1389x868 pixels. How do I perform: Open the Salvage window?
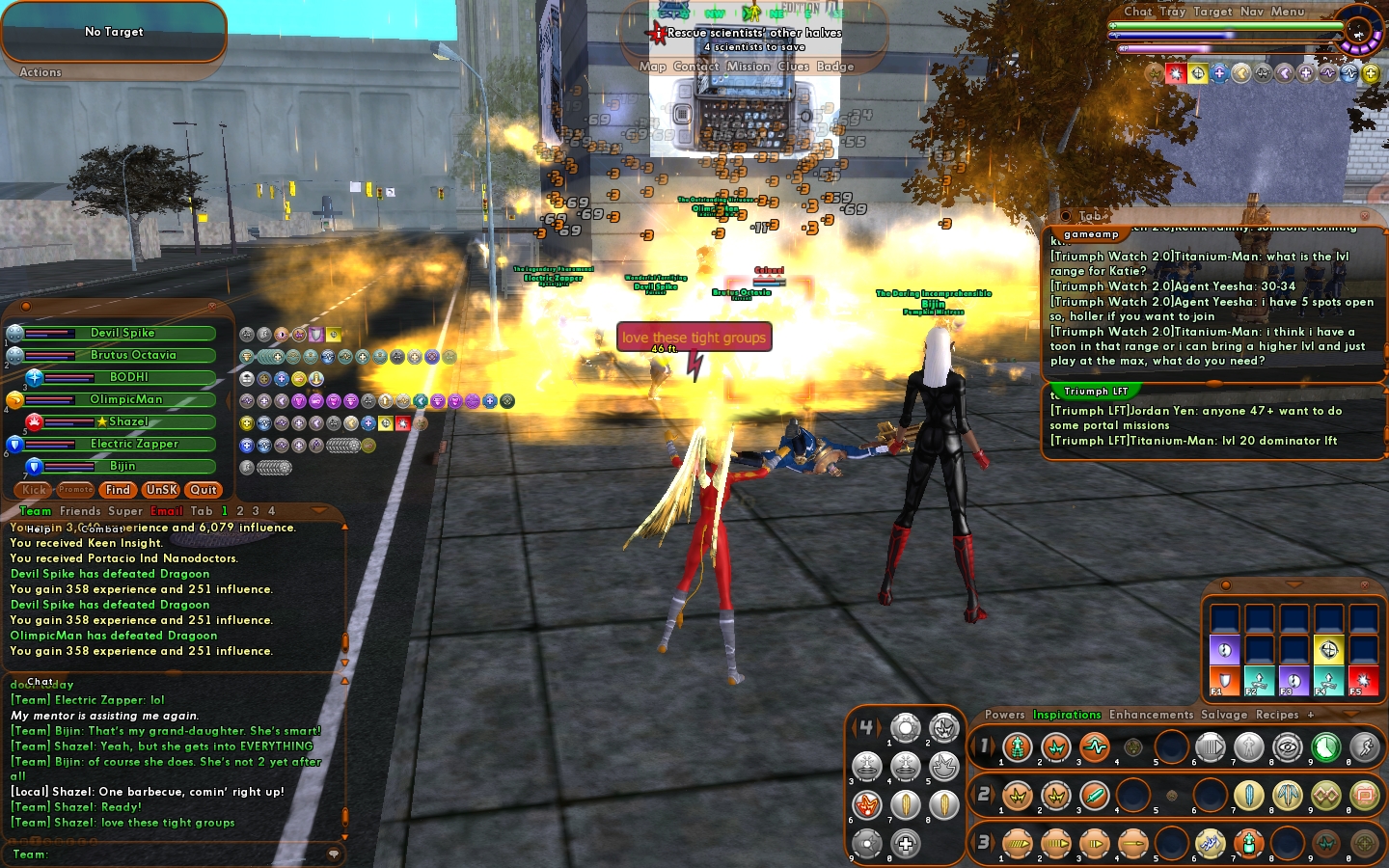[1224, 715]
